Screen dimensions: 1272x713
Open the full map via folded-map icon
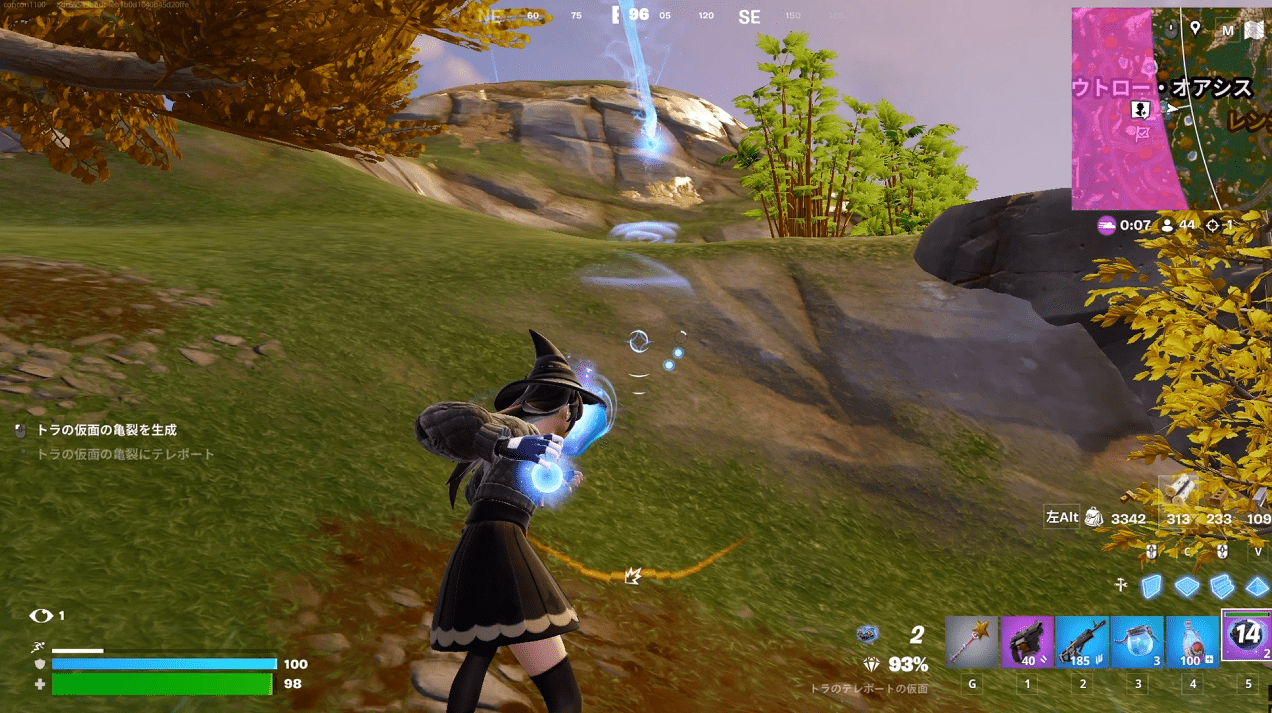(x=1254, y=31)
